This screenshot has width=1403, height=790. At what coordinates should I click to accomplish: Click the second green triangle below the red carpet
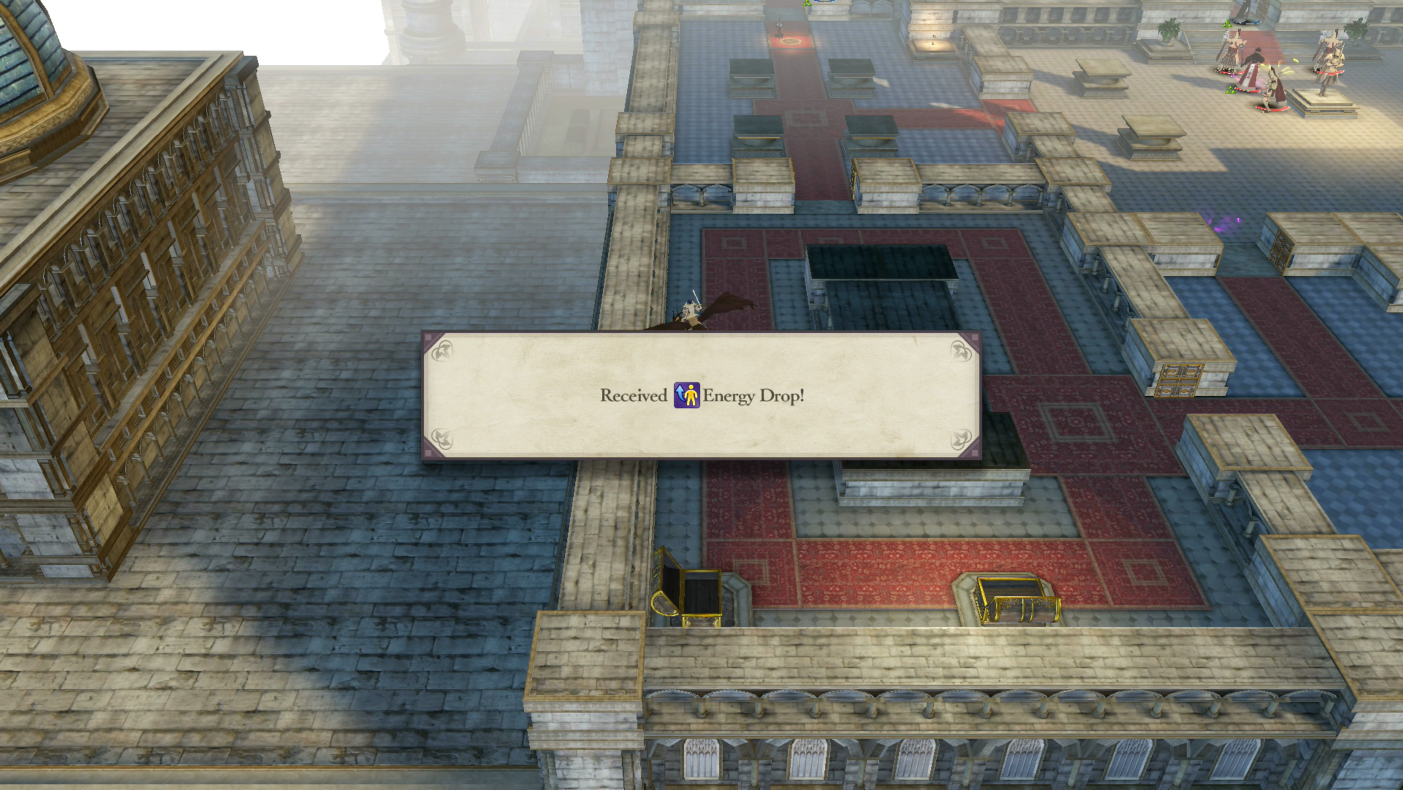click(x=1230, y=90)
